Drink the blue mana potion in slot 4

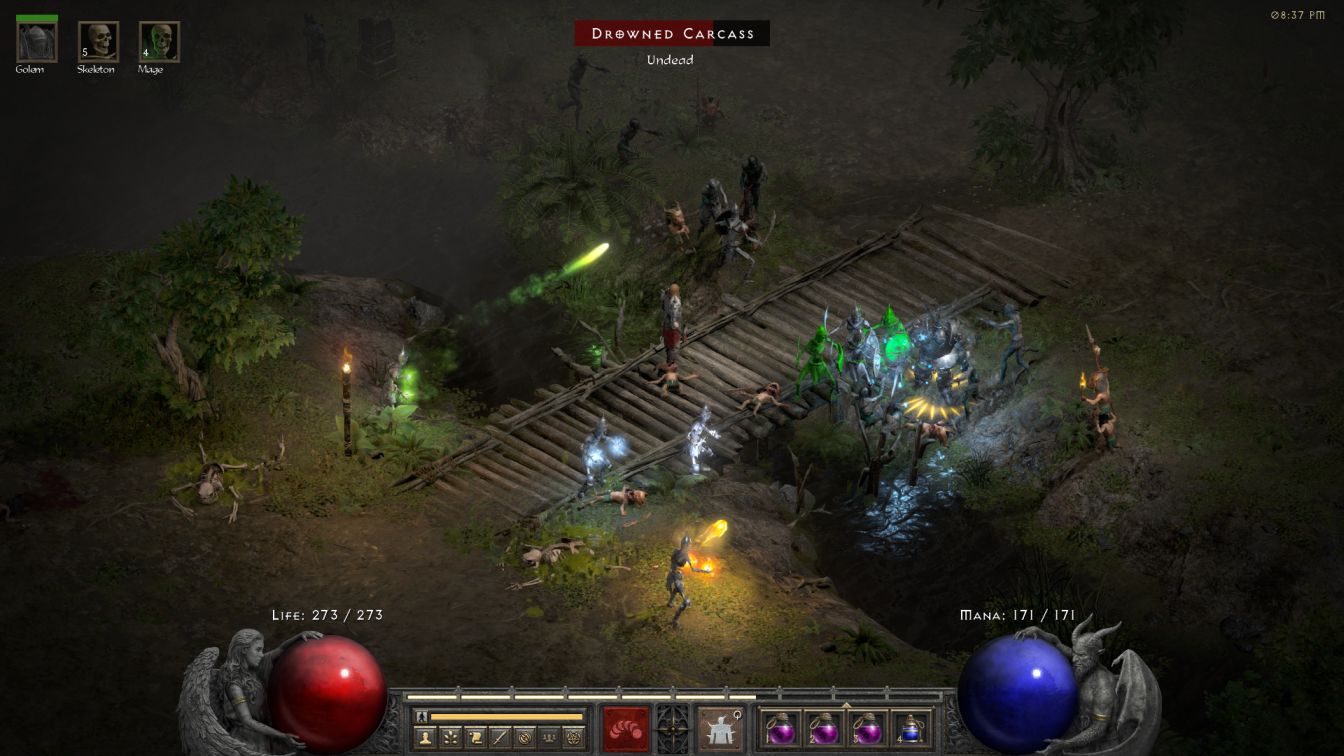point(910,729)
